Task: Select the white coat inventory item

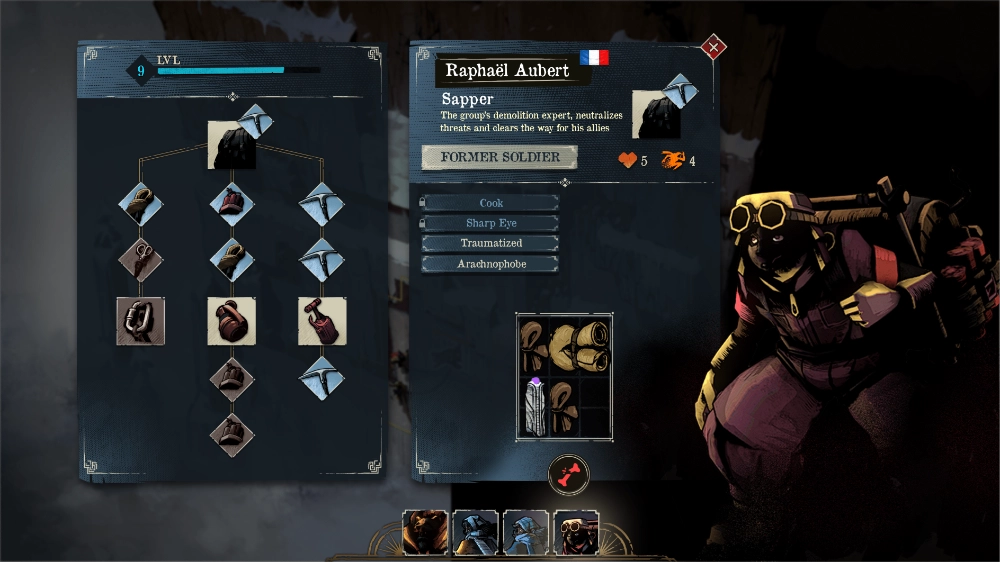Action: coord(533,407)
